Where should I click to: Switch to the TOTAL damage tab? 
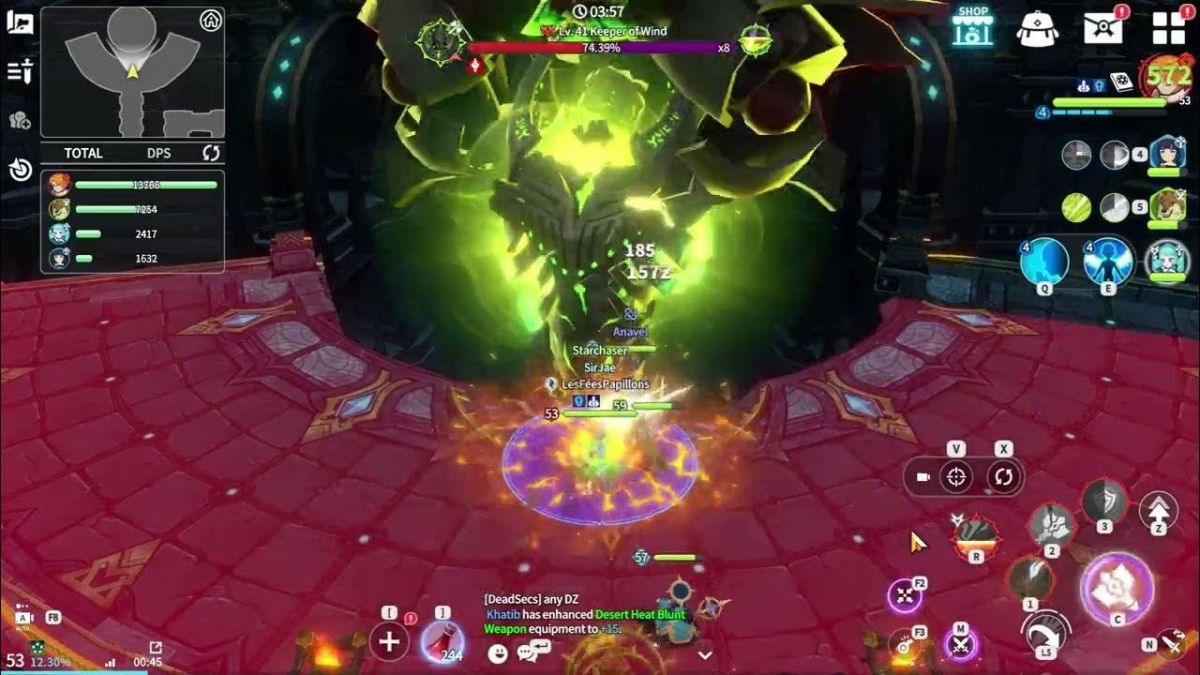[x=83, y=153]
